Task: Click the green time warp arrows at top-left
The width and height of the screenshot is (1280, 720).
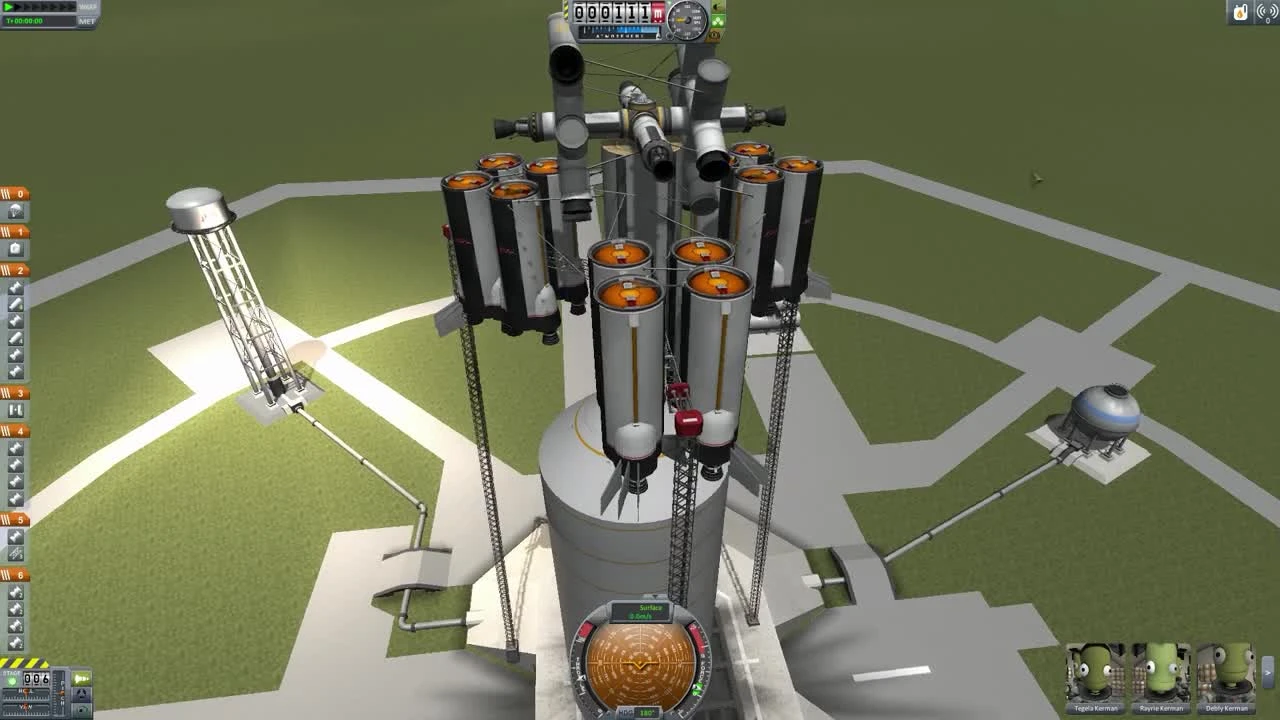Action: coord(8,7)
